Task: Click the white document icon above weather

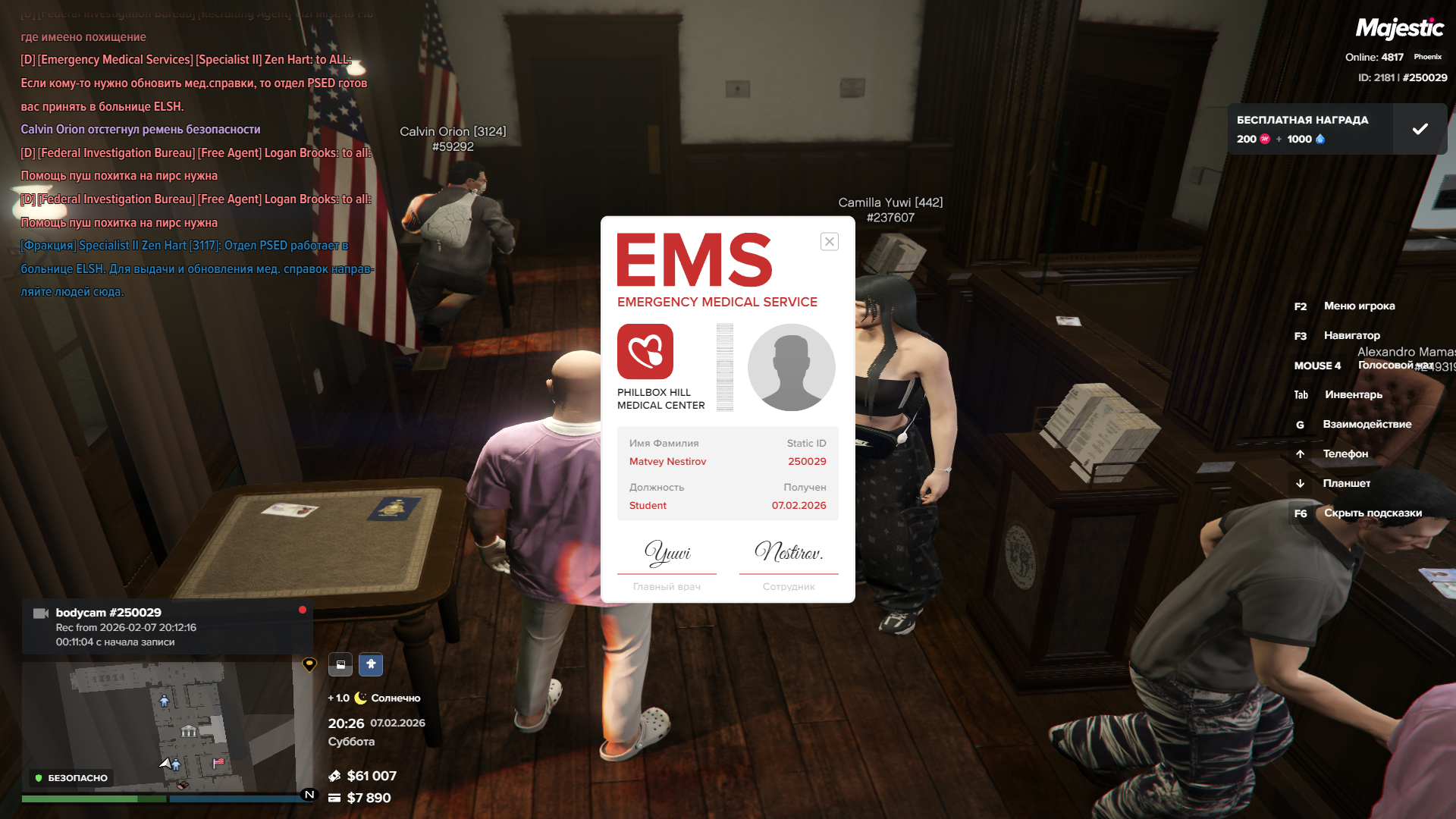Action: click(x=340, y=664)
